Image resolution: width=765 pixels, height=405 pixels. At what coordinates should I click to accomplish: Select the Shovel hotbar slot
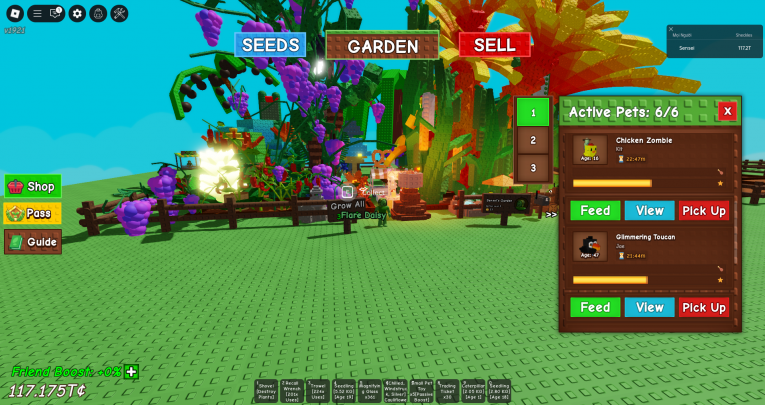[266, 391]
